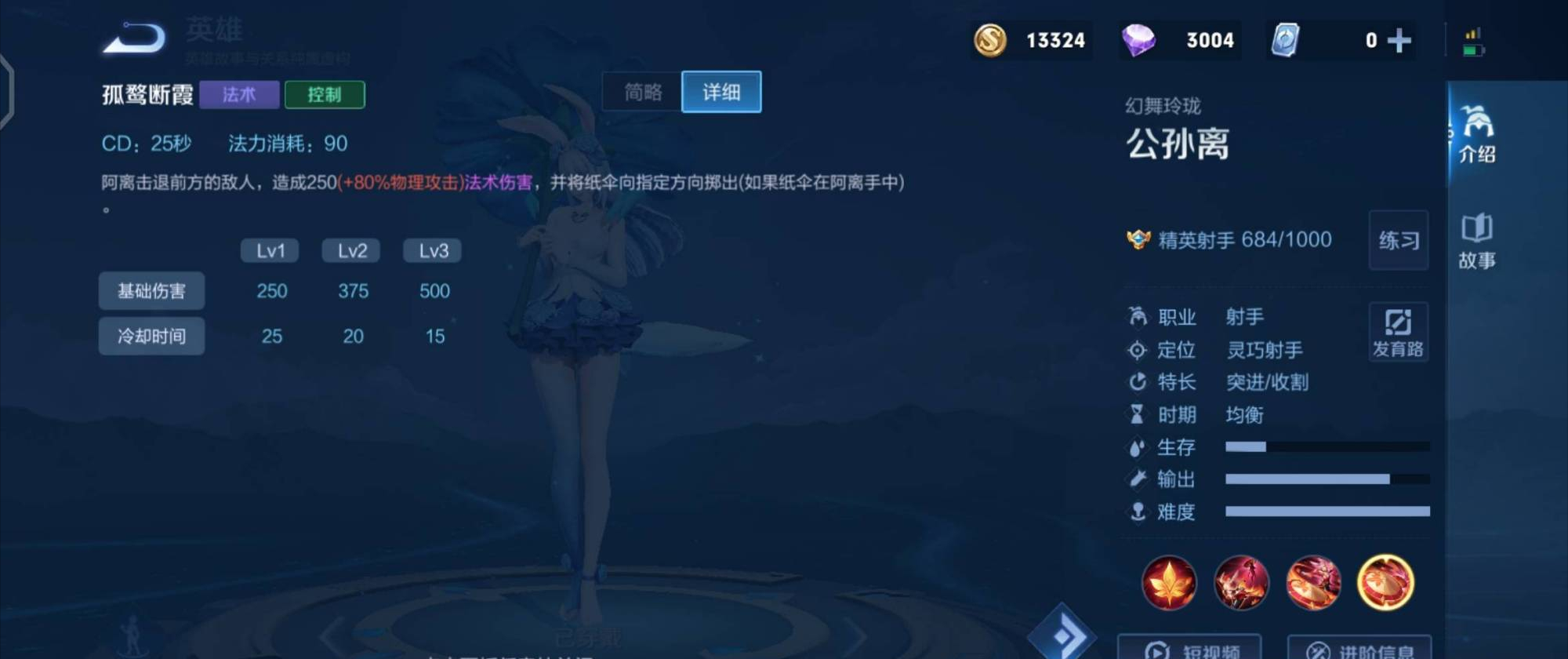Click the plus to add point coupons
The height and width of the screenshot is (659, 1568).
[1400, 41]
